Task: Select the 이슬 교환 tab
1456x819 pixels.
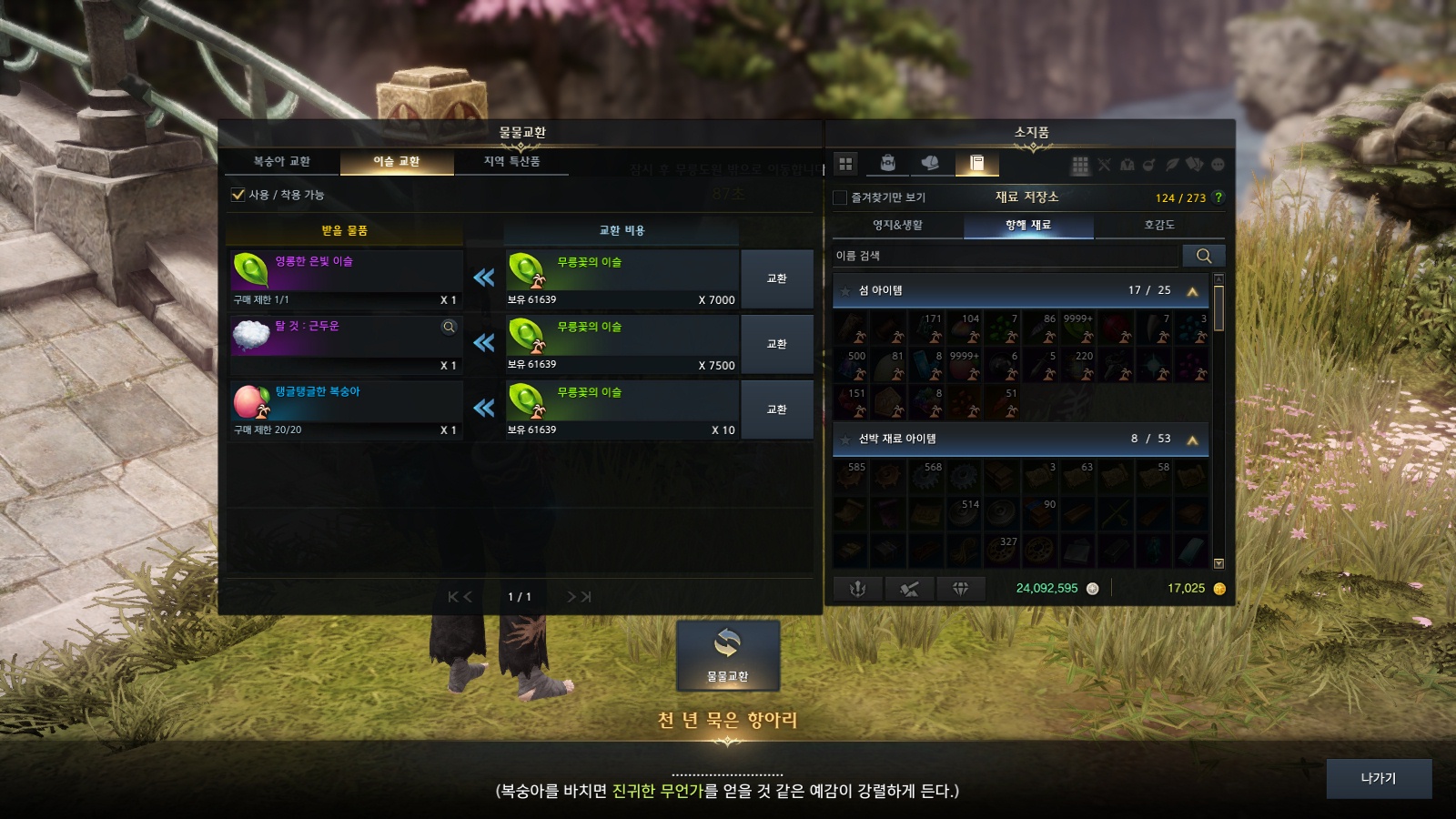Action: click(x=397, y=162)
